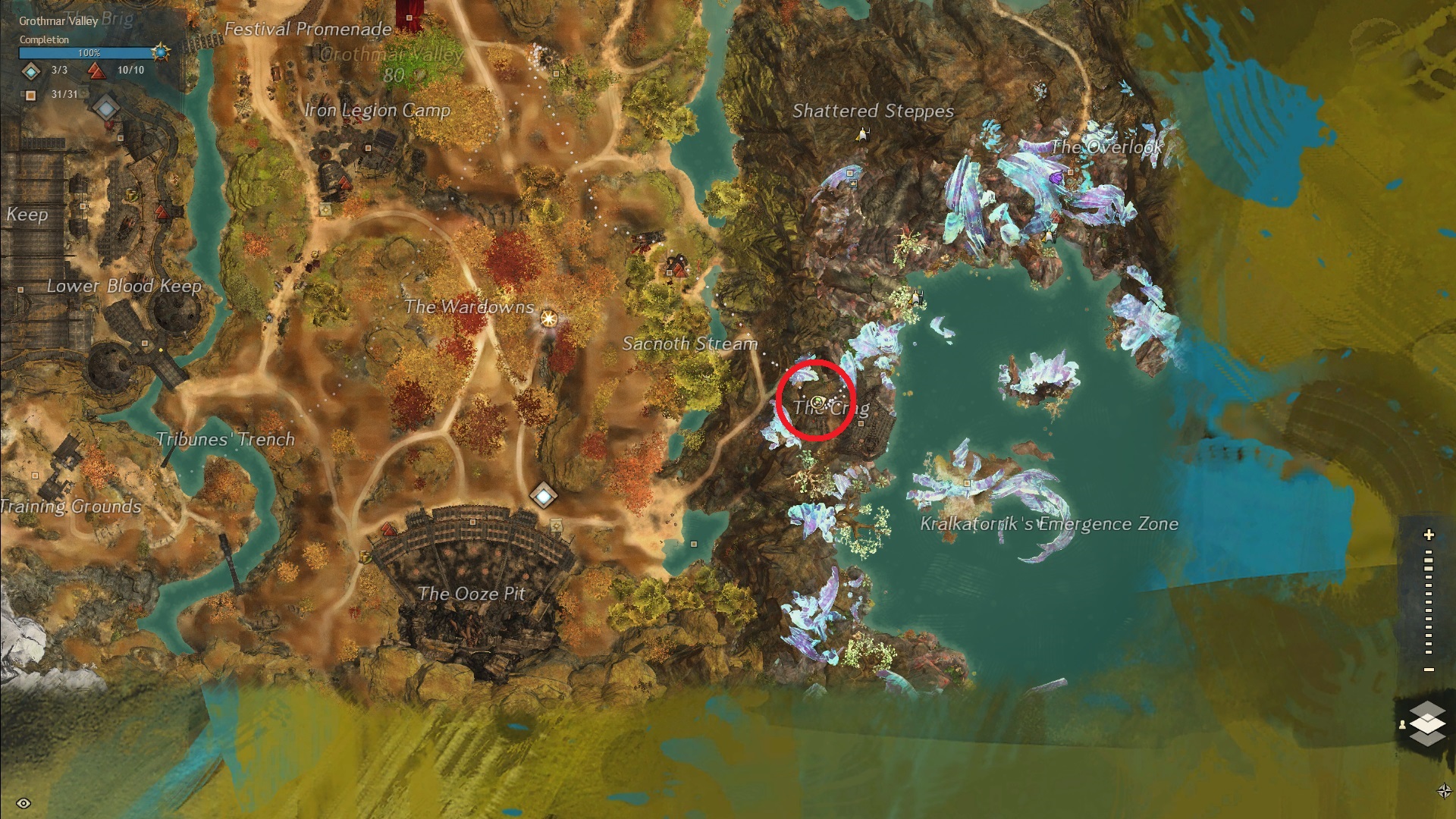
Task: Select the waypoint above The Ooze Pit
Action: tap(543, 496)
